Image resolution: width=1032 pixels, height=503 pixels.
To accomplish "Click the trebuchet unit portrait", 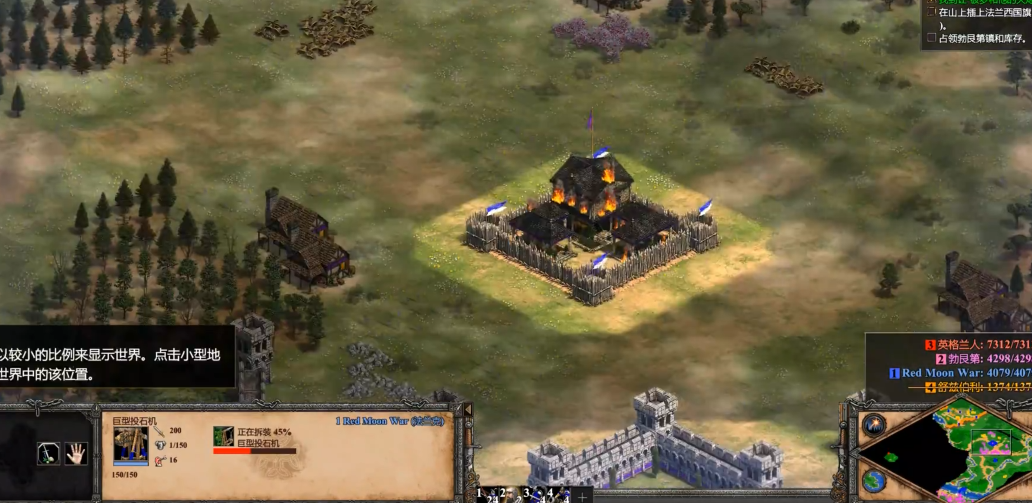I will pos(131,442).
